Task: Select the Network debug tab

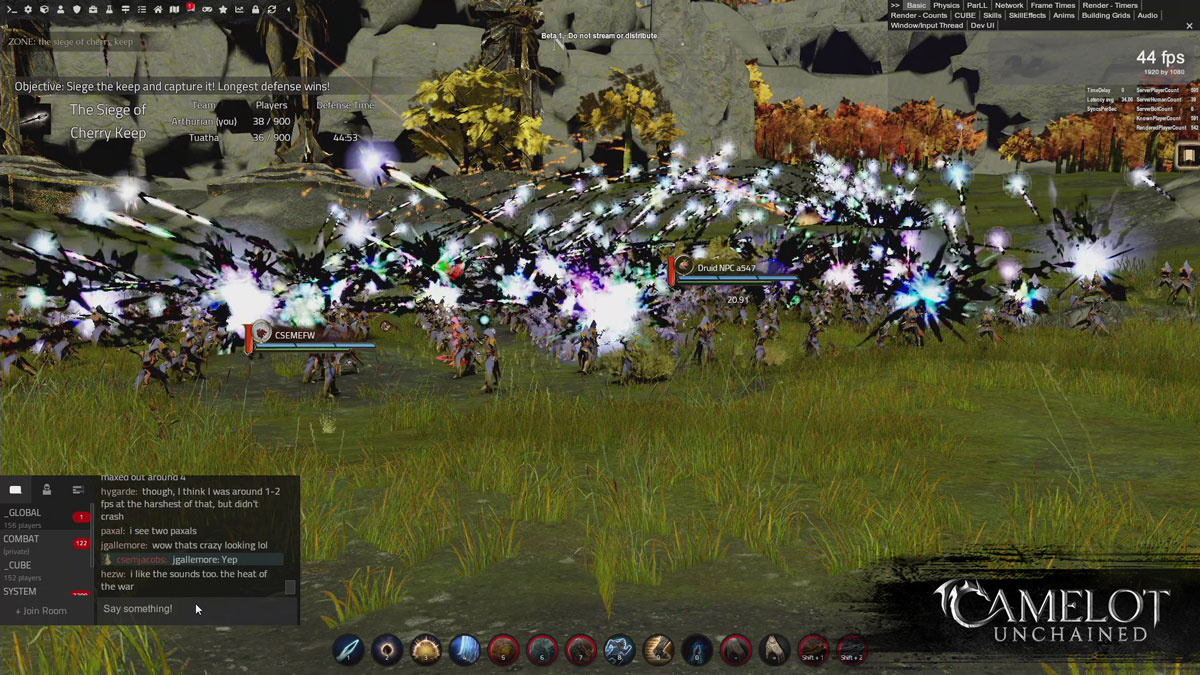Action: coord(1009,6)
